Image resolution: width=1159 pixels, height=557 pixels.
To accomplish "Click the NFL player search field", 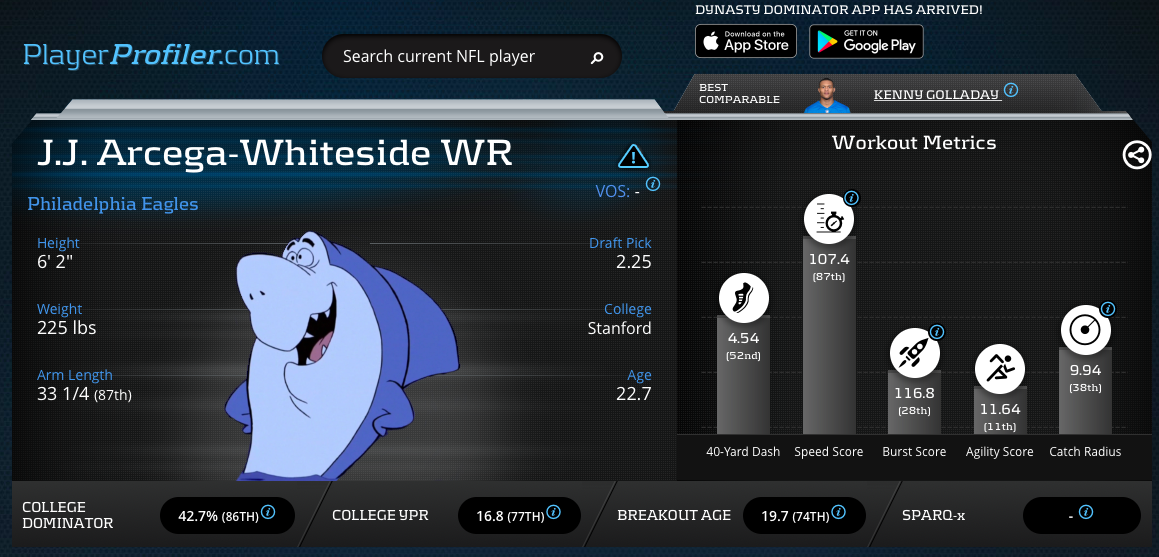I will [455, 57].
